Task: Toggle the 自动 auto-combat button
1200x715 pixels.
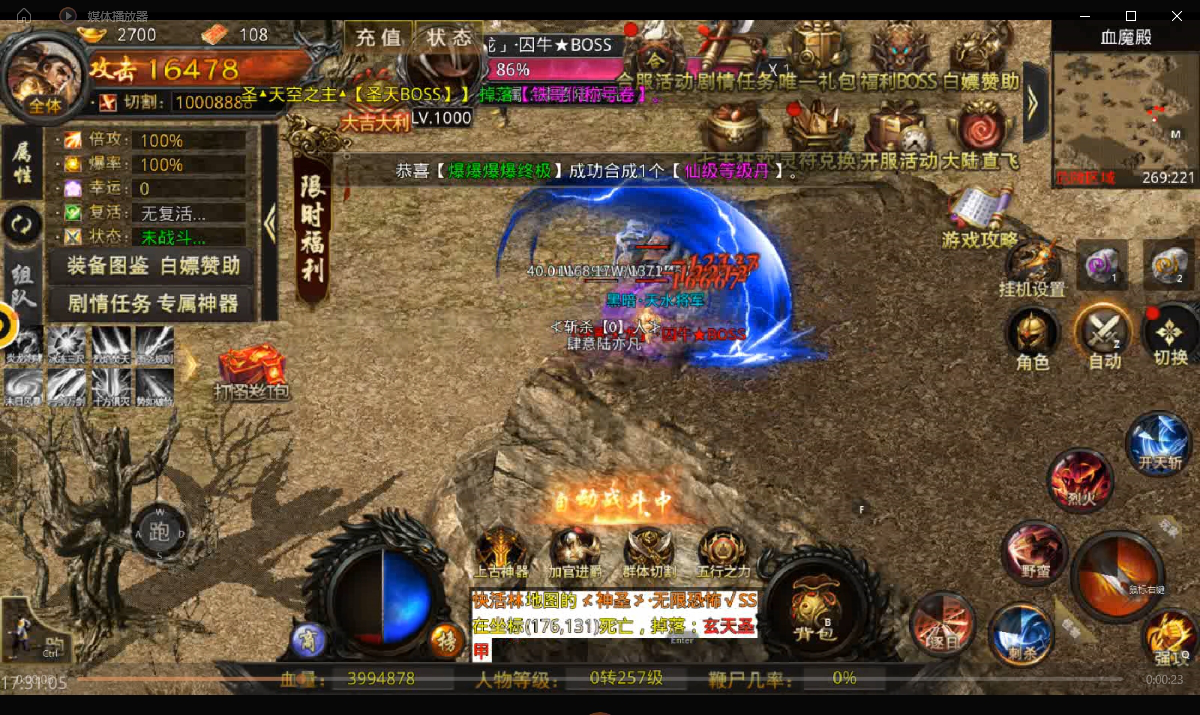Action: tap(1104, 337)
